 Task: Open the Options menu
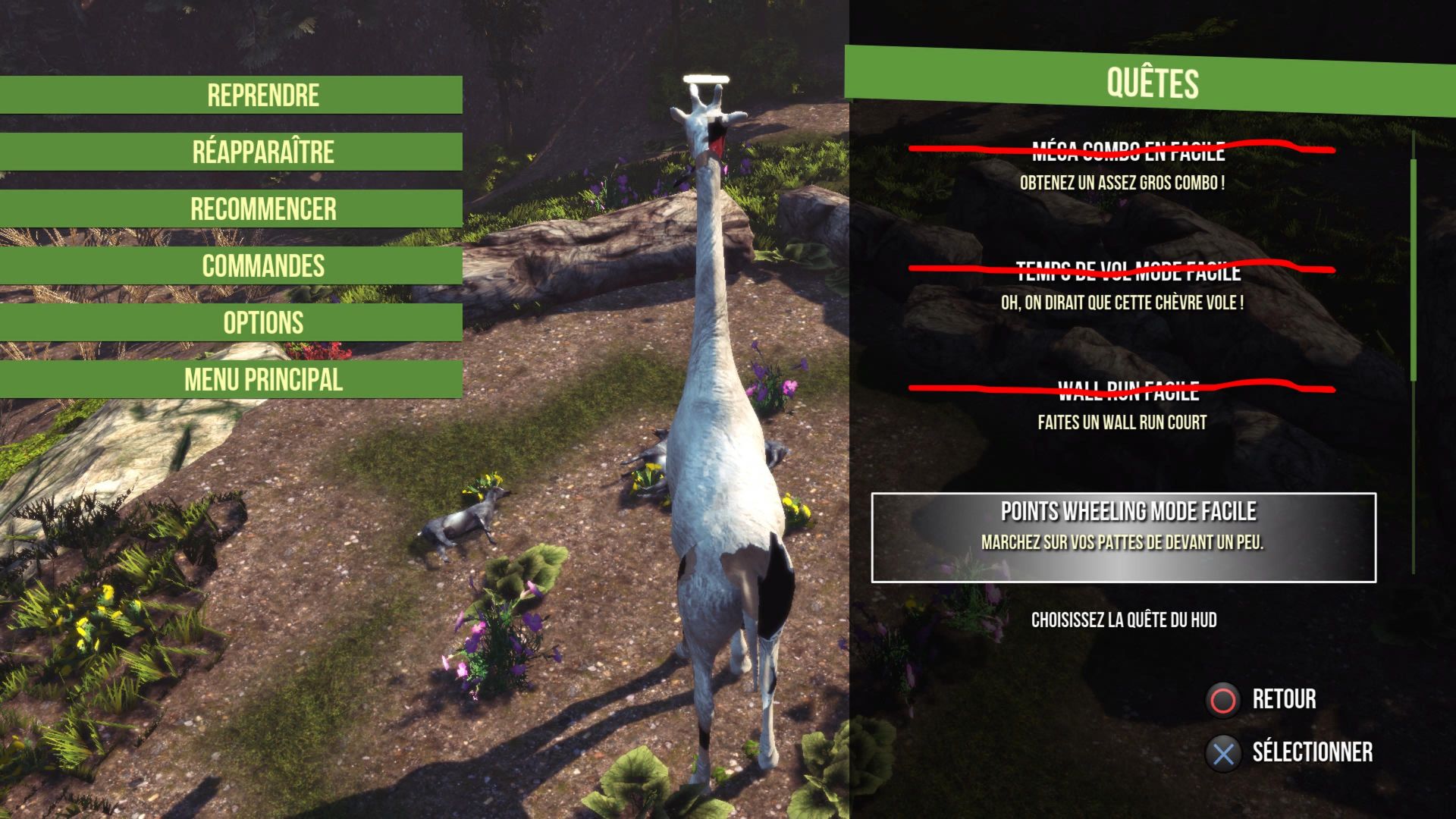262,322
